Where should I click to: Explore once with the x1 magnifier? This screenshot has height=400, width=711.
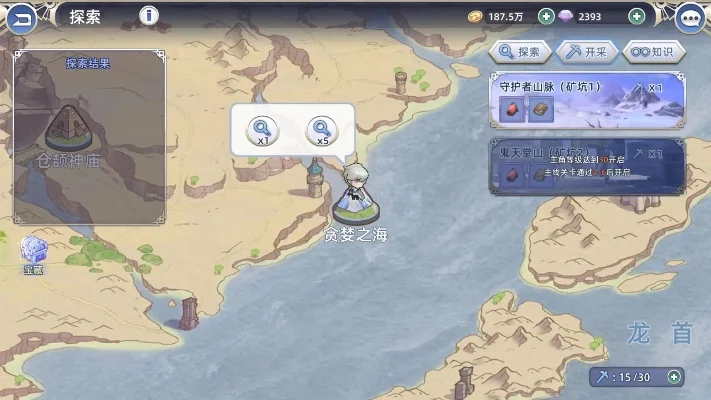[x=262, y=130]
